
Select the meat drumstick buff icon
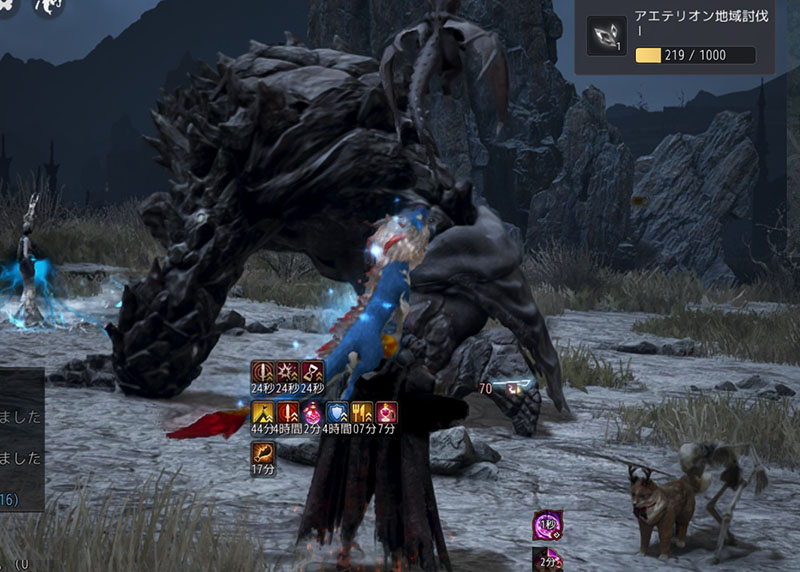262,453
